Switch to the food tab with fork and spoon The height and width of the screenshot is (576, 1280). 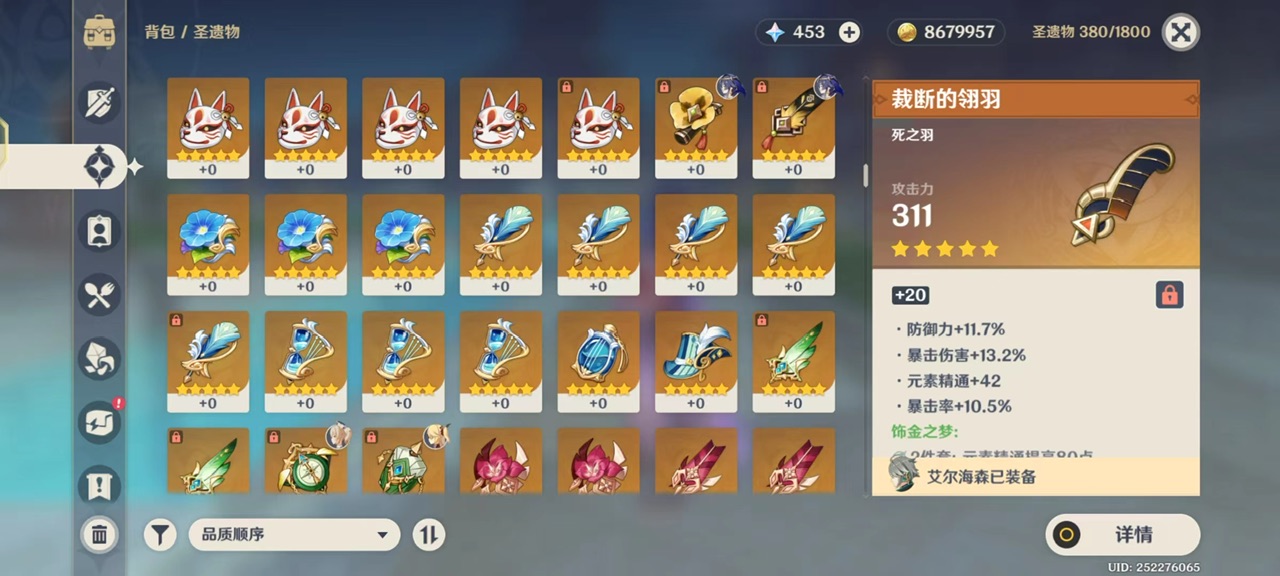coord(99,294)
